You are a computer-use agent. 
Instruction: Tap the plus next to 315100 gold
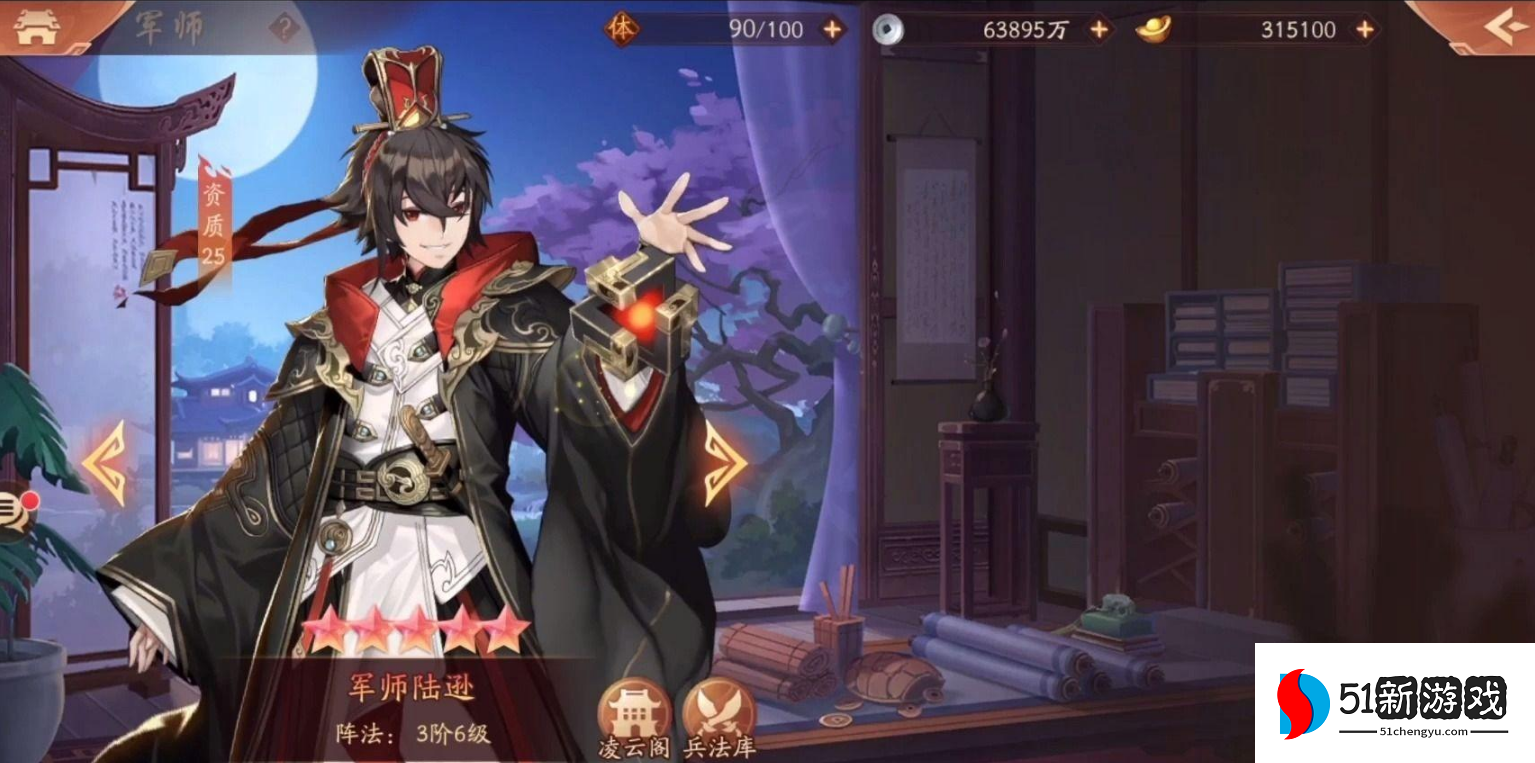1365,29
